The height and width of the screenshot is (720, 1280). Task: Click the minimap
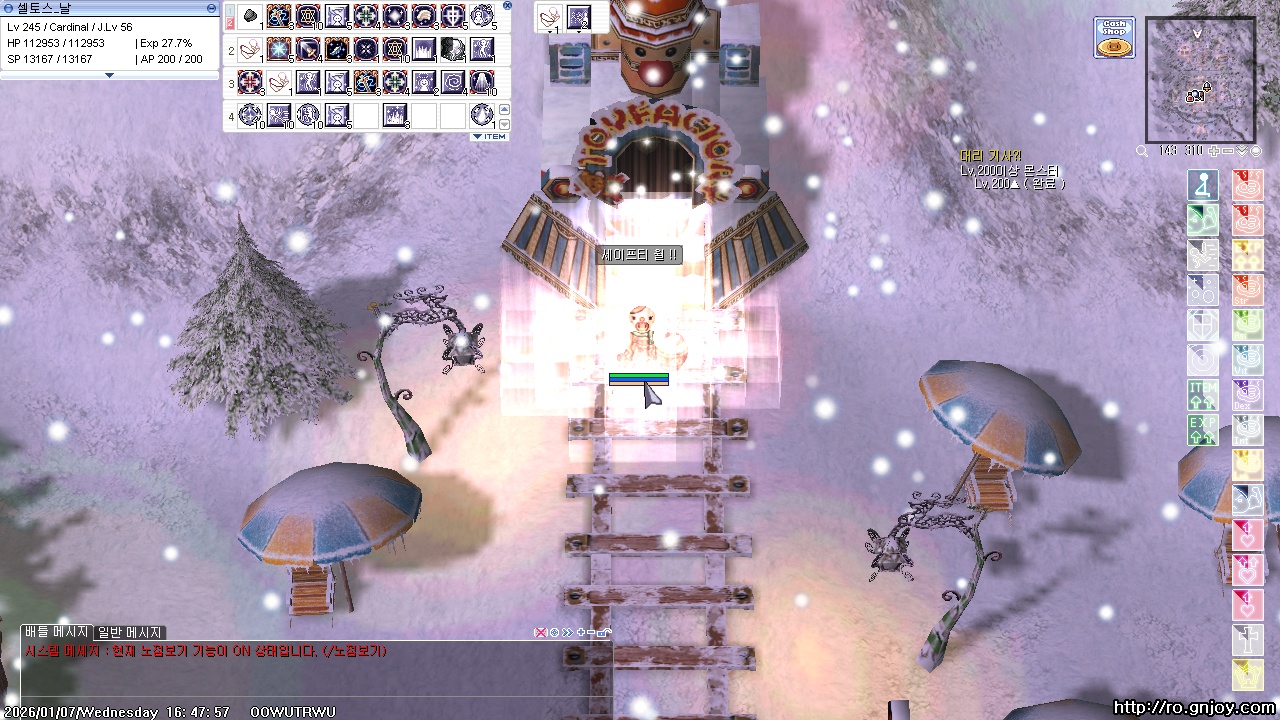click(x=1200, y=80)
